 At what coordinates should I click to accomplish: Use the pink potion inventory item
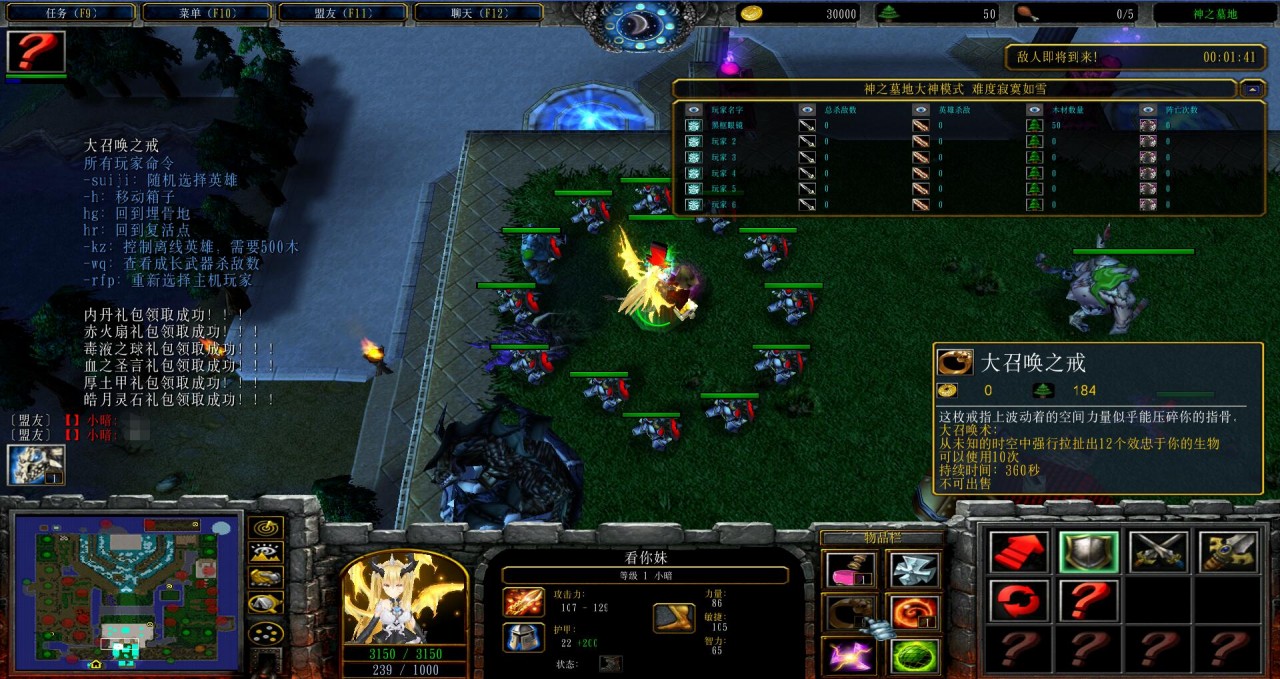point(849,570)
